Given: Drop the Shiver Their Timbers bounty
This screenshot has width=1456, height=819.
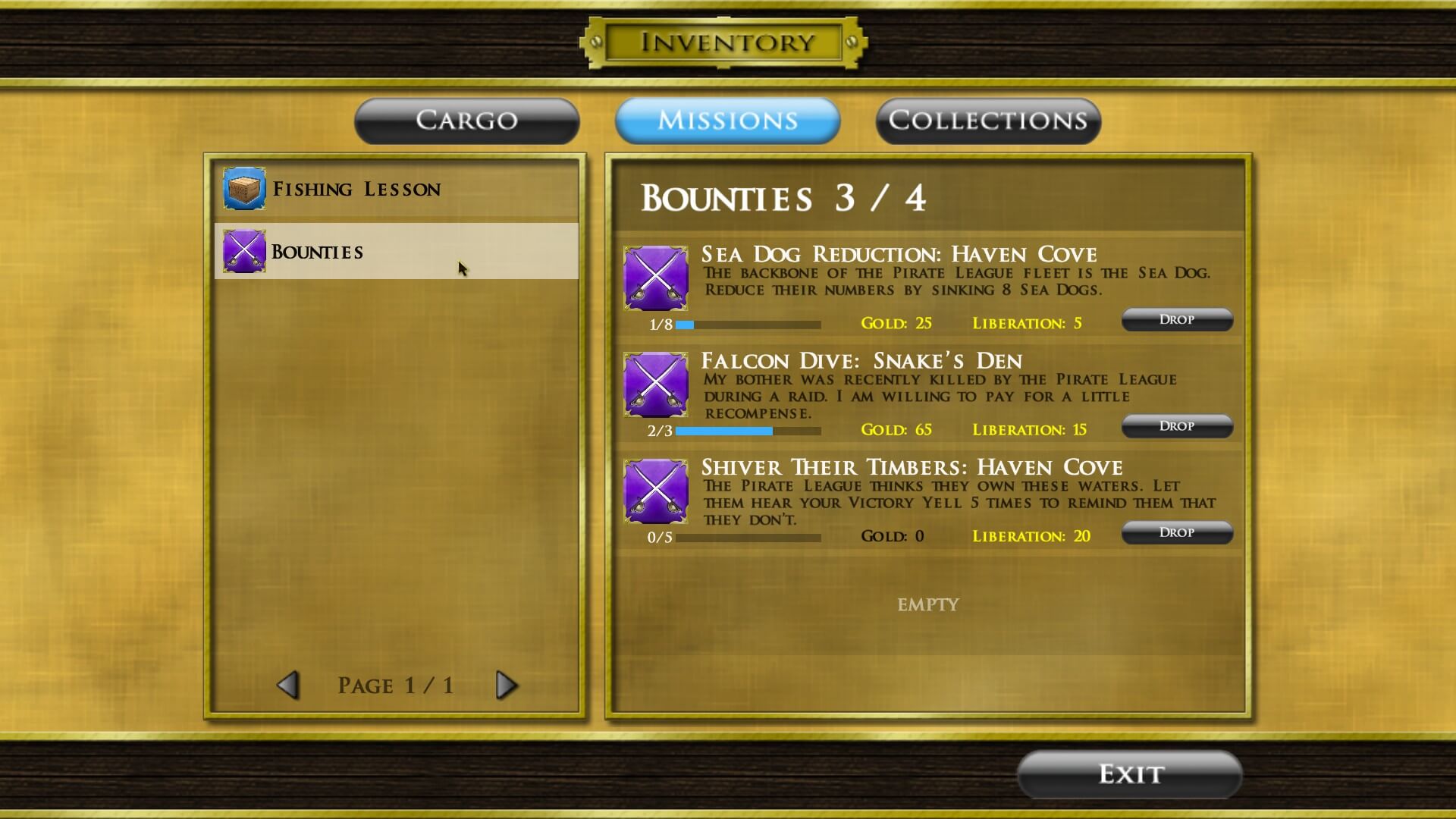Looking at the screenshot, I should [x=1176, y=532].
